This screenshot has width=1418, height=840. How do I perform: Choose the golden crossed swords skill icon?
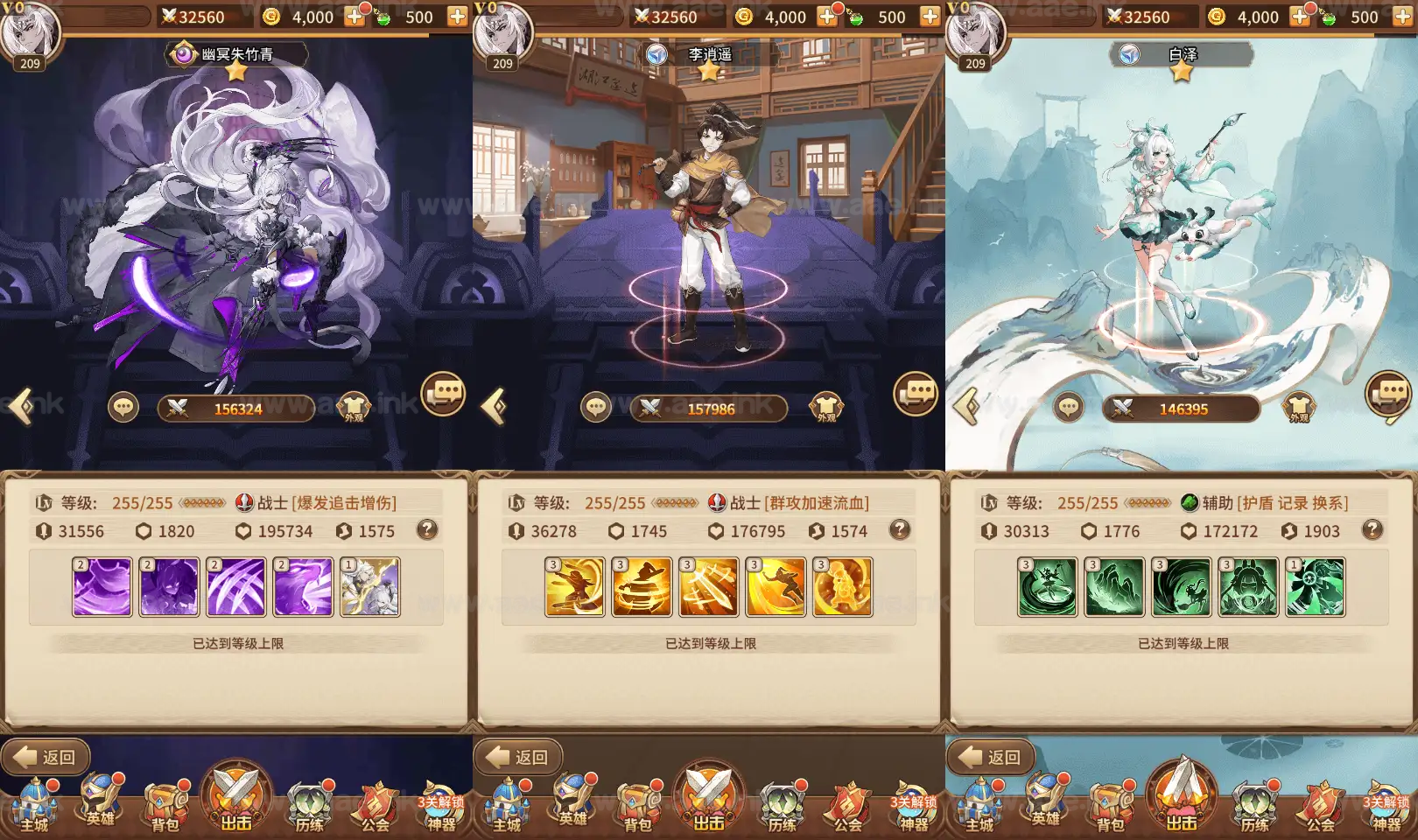point(709,587)
